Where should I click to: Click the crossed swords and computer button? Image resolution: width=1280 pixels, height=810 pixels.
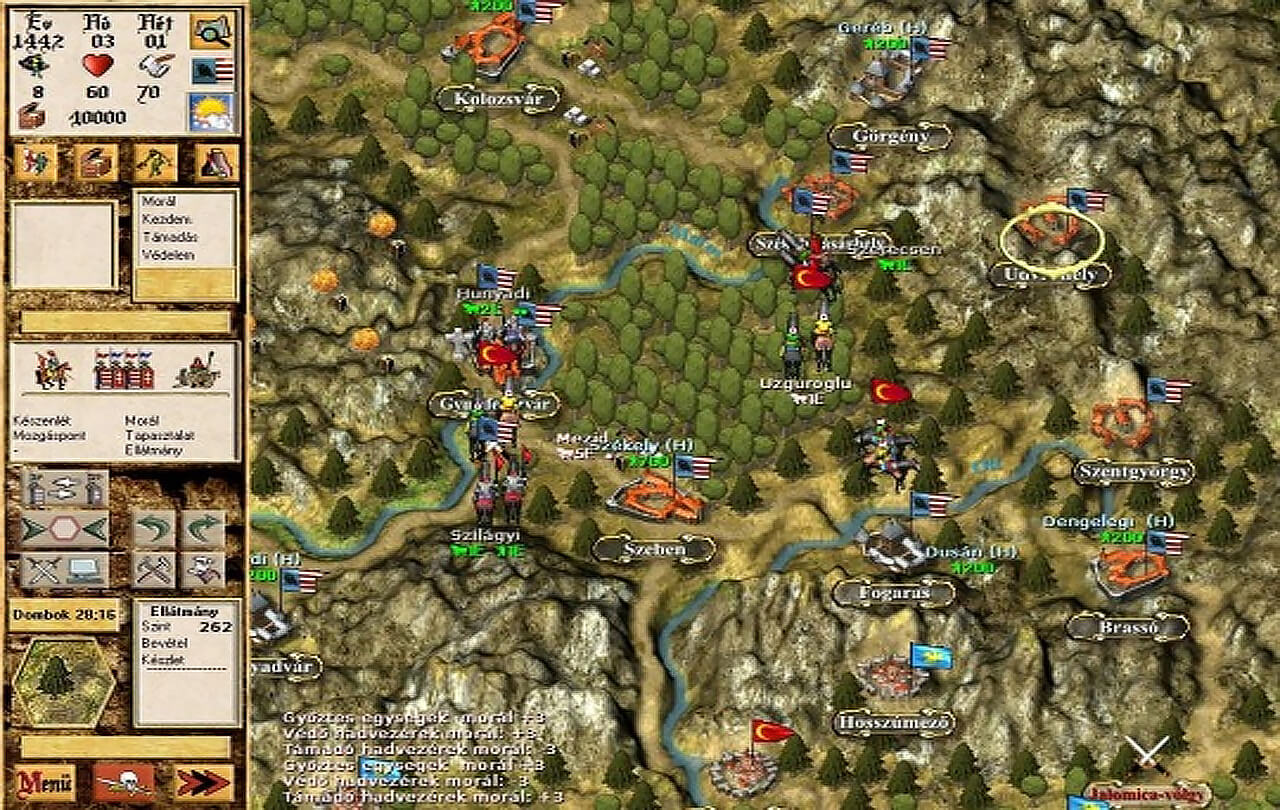(65, 569)
